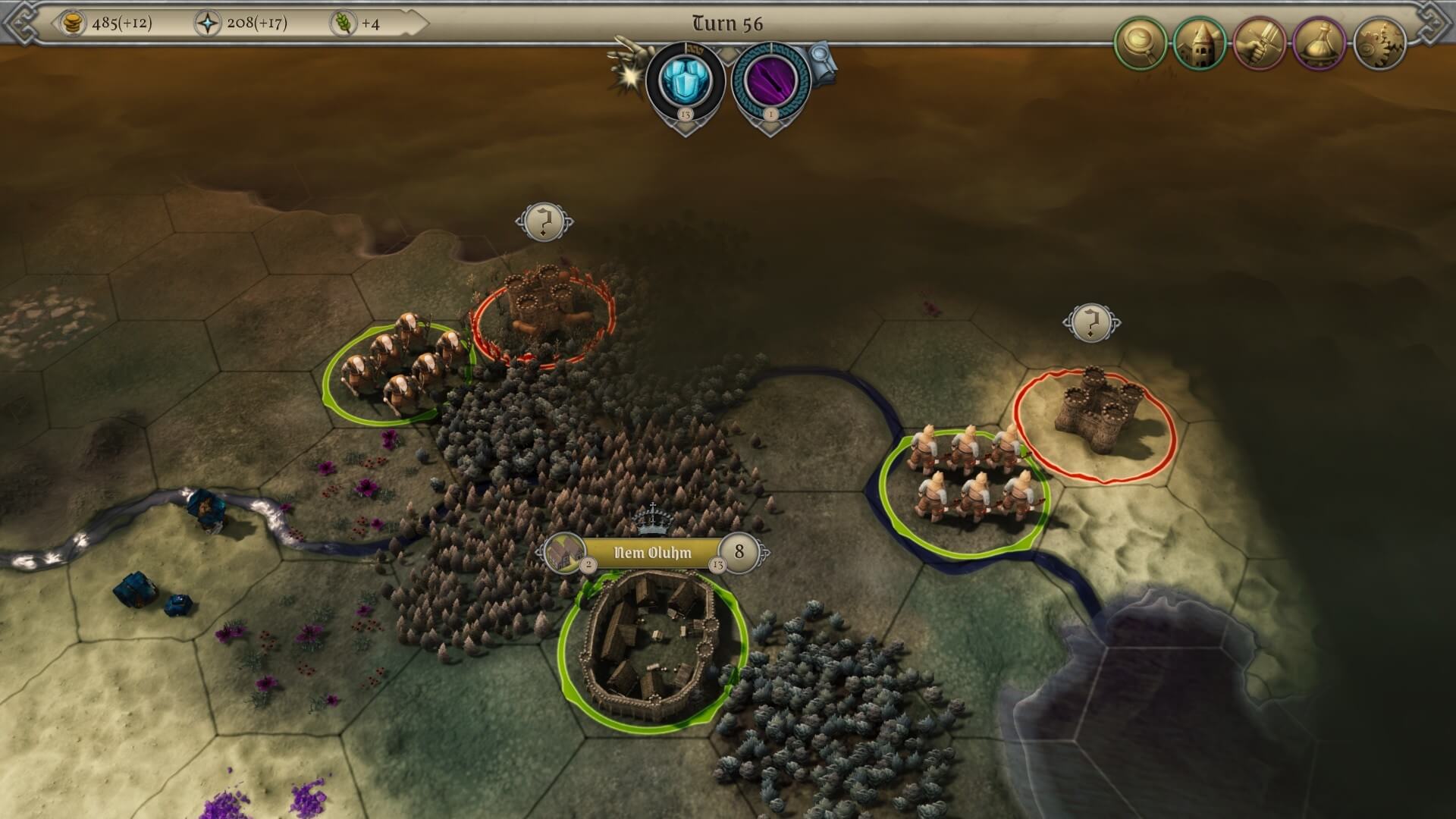This screenshot has height=819, width=1456.
Task: Click the gold coins resource icon
Action: coord(74,23)
